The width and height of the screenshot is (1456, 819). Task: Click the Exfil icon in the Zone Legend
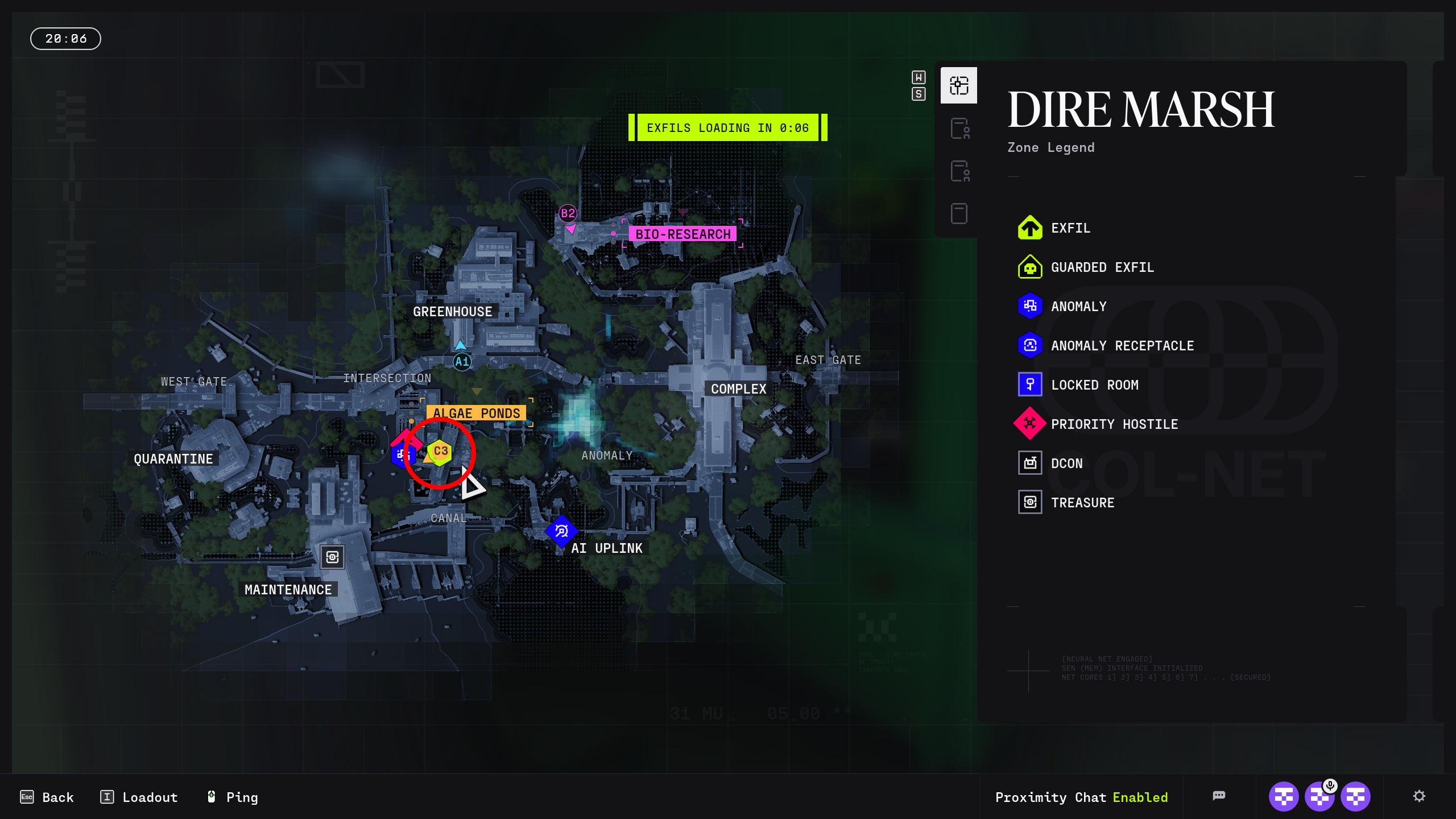[1029, 227]
